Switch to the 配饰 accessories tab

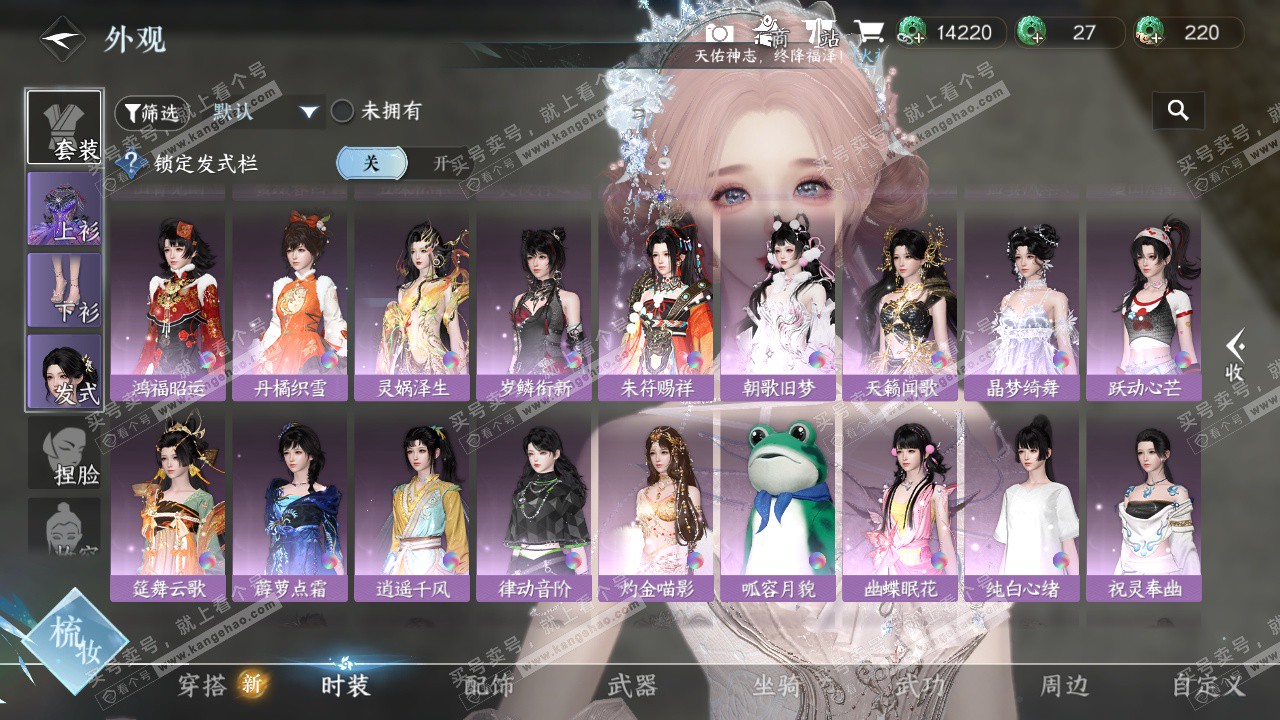pyautogui.click(x=489, y=685)
